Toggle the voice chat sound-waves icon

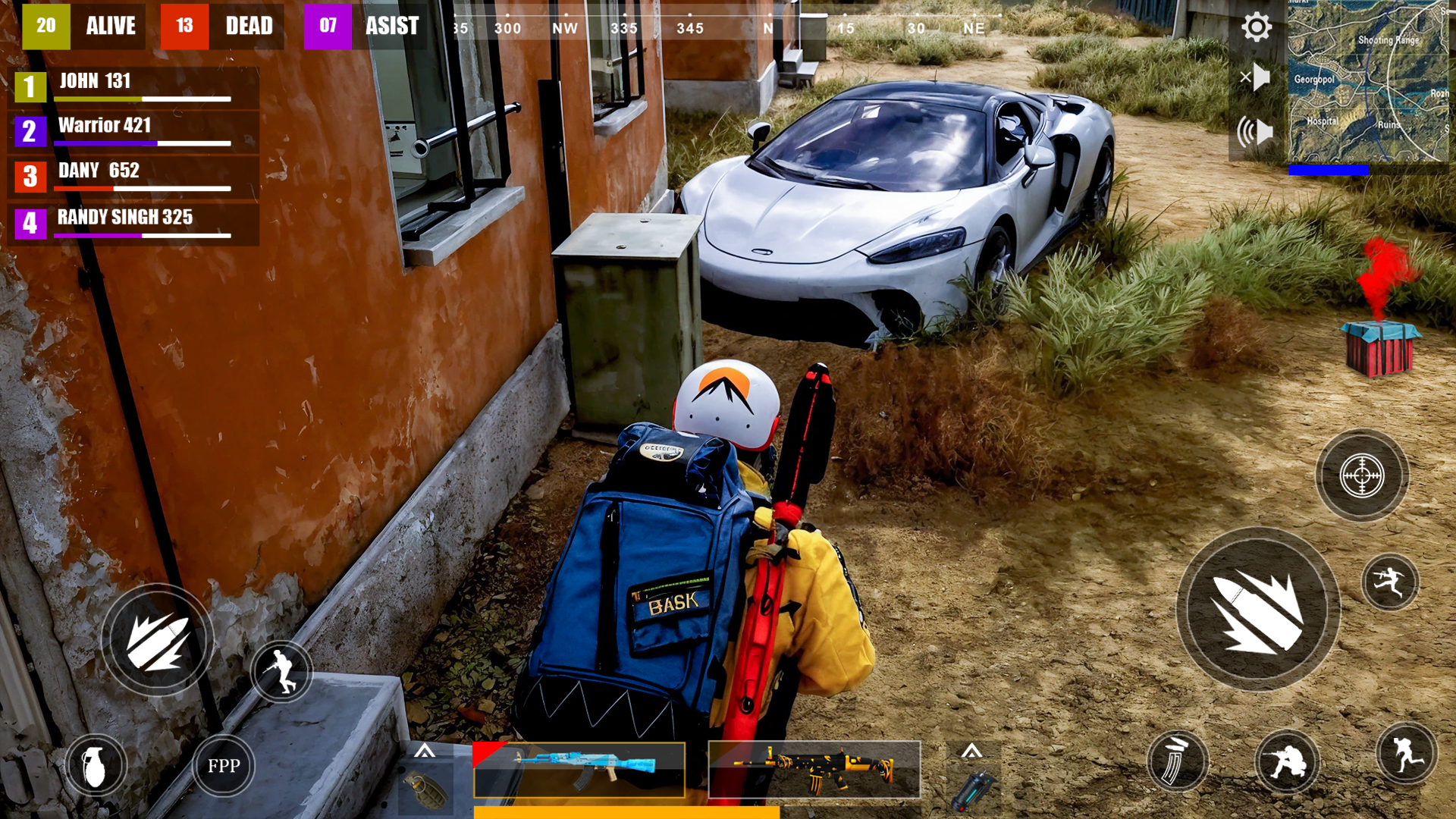[1255, 132]
